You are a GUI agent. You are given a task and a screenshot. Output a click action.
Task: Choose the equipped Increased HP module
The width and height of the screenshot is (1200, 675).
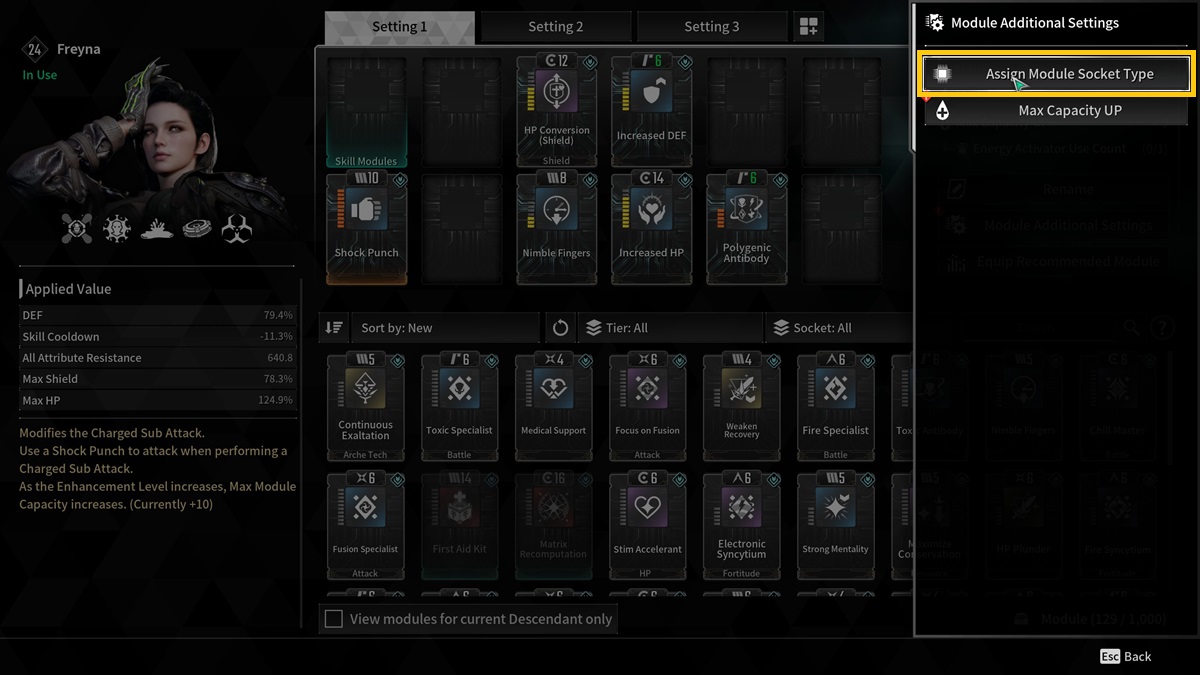click(651, 228)
